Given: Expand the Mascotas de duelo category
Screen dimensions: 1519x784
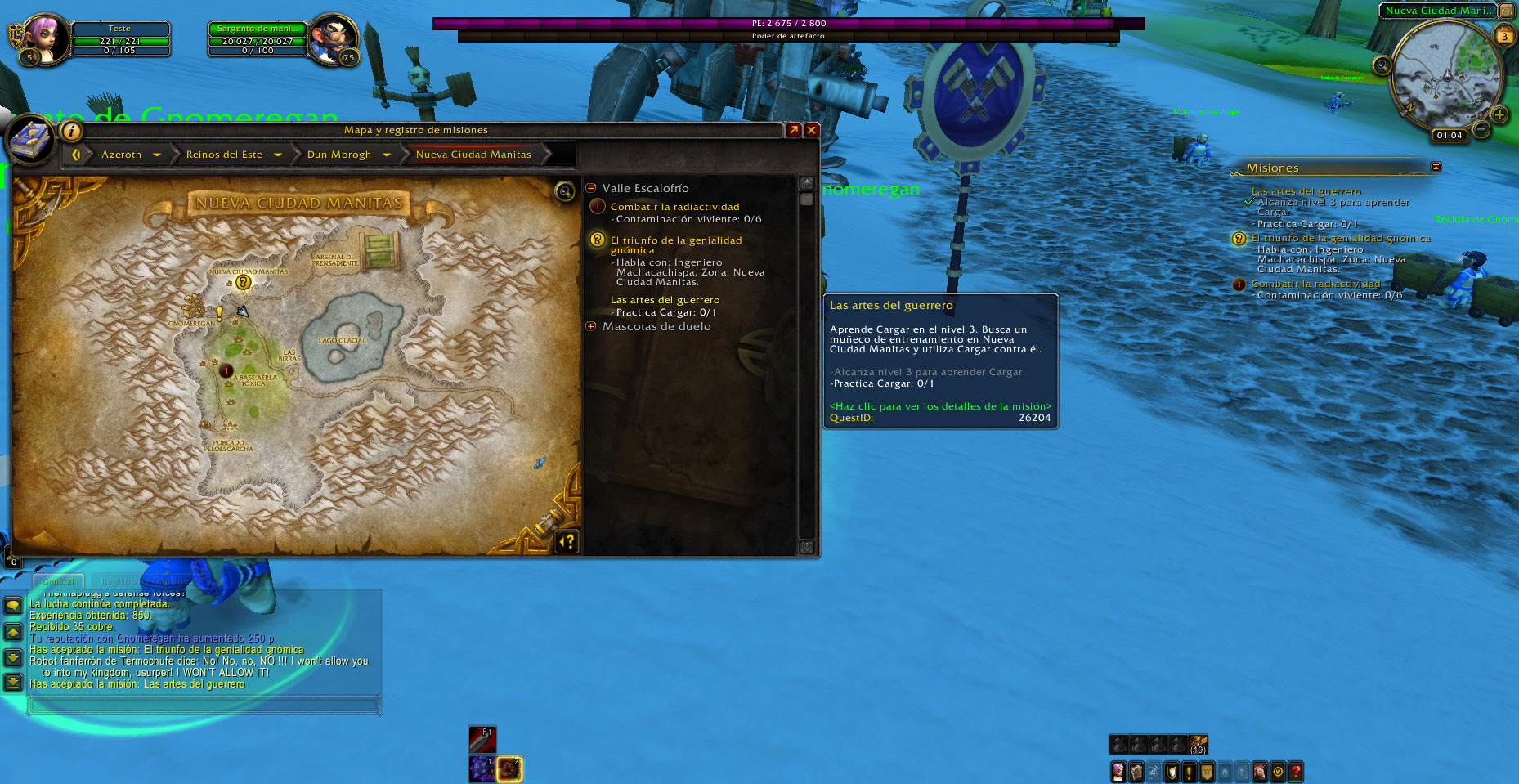Looking at the screenshot, I should click(591, 326).
